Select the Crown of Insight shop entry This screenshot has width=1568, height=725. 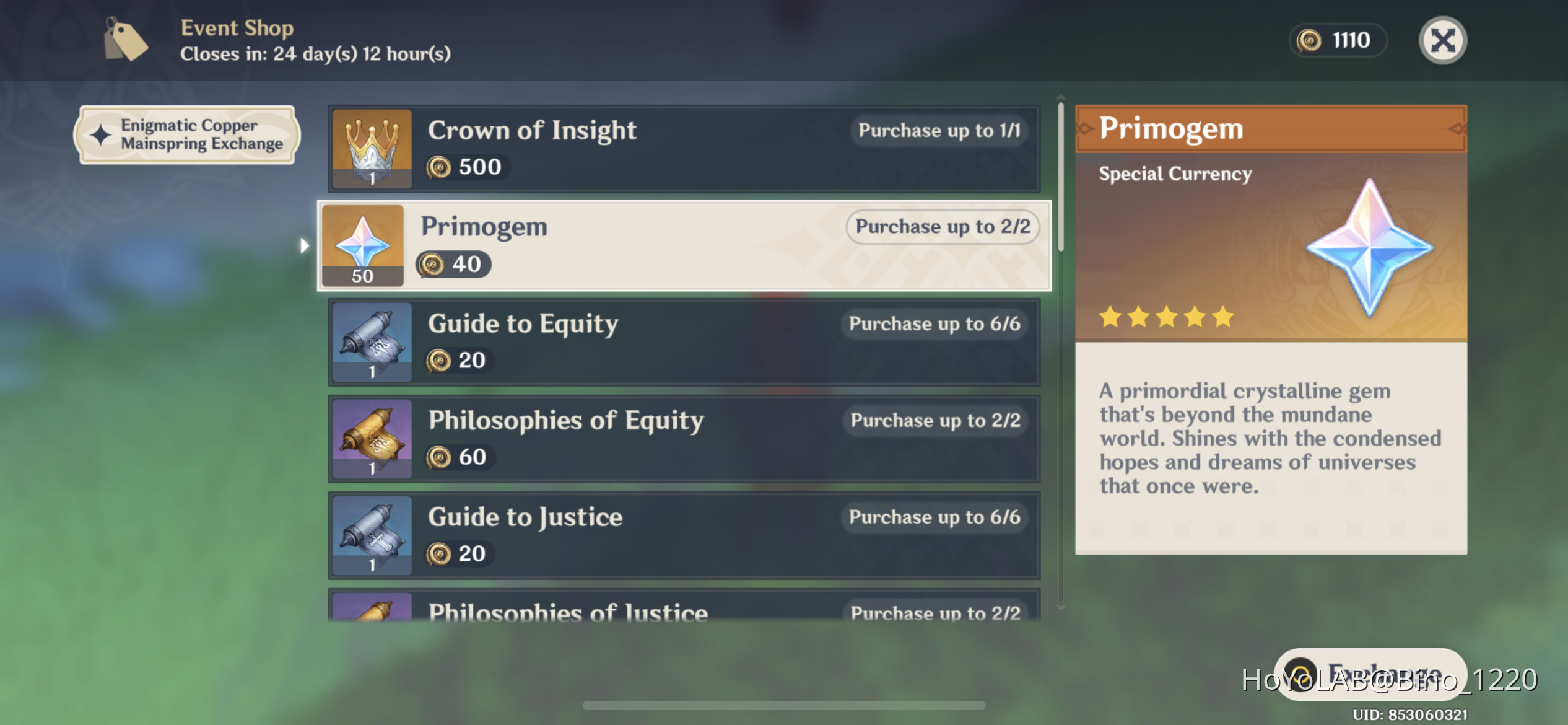(681, 149)
